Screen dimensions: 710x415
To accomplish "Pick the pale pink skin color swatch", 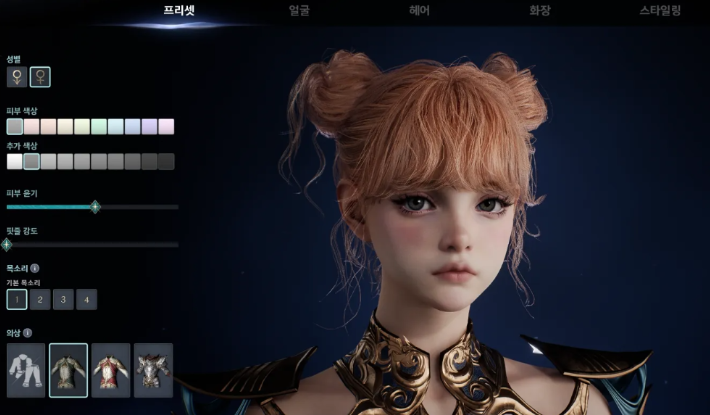I will [32, 126].
